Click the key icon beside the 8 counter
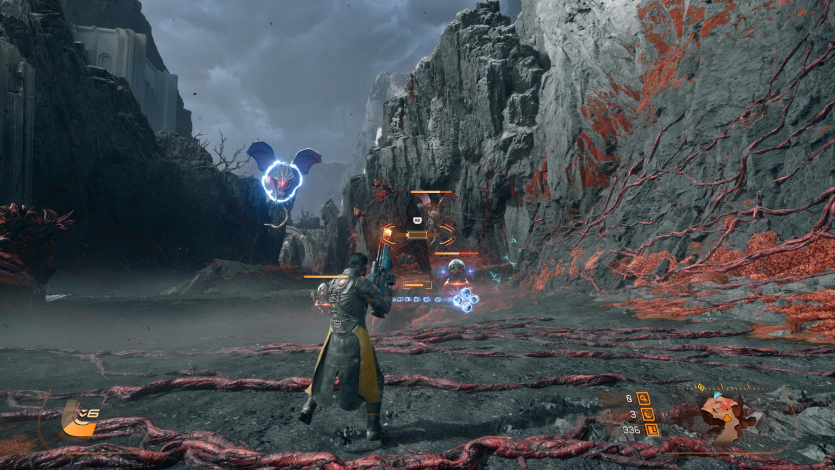 (644, 397)
